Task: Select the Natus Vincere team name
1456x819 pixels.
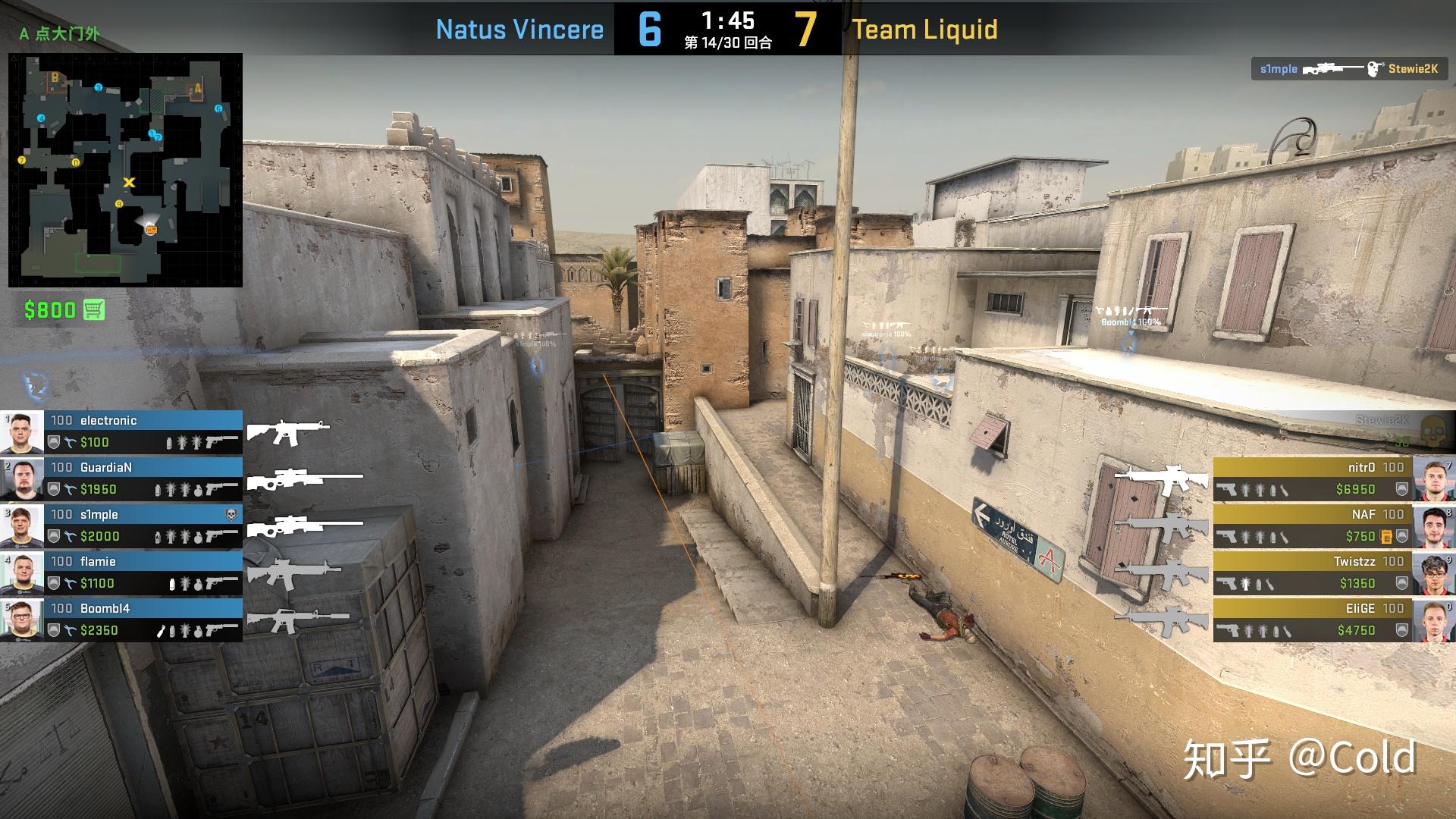Action: (520, 30)
